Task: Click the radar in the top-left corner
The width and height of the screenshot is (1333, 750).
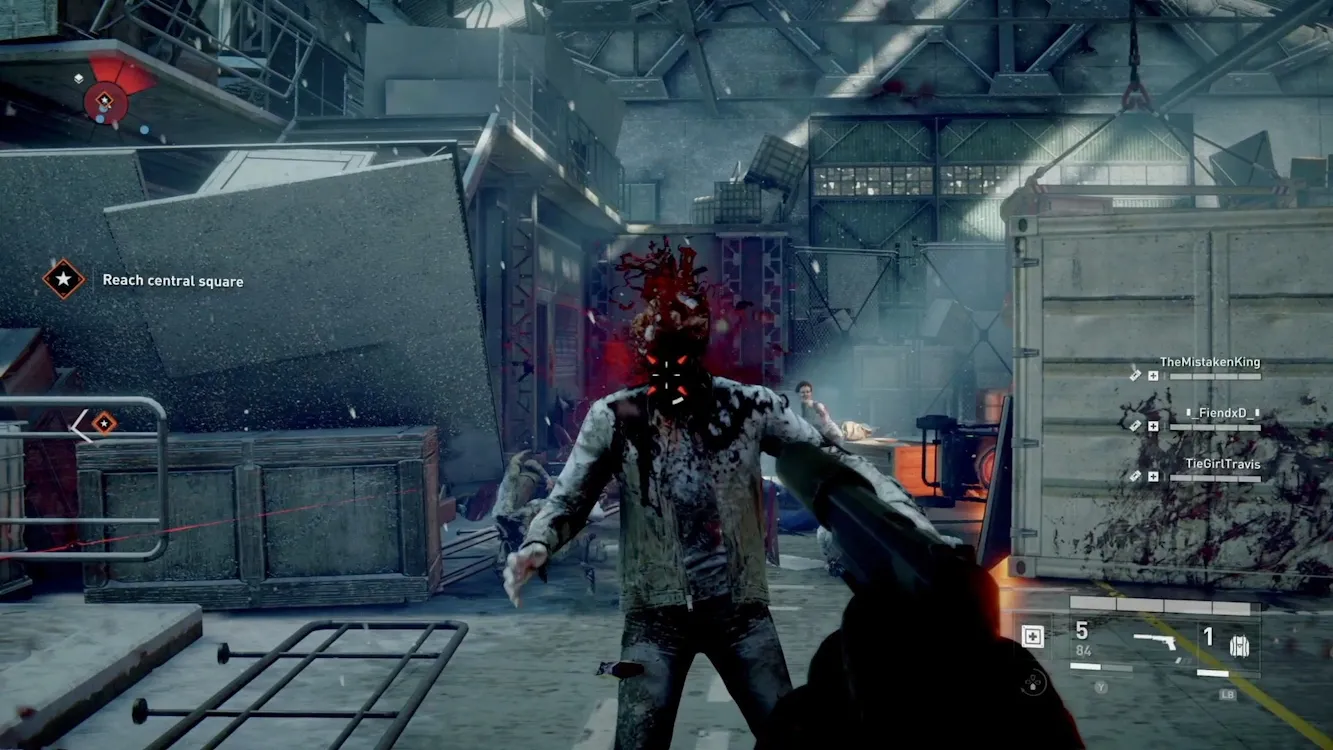Action: coord(105,98)
